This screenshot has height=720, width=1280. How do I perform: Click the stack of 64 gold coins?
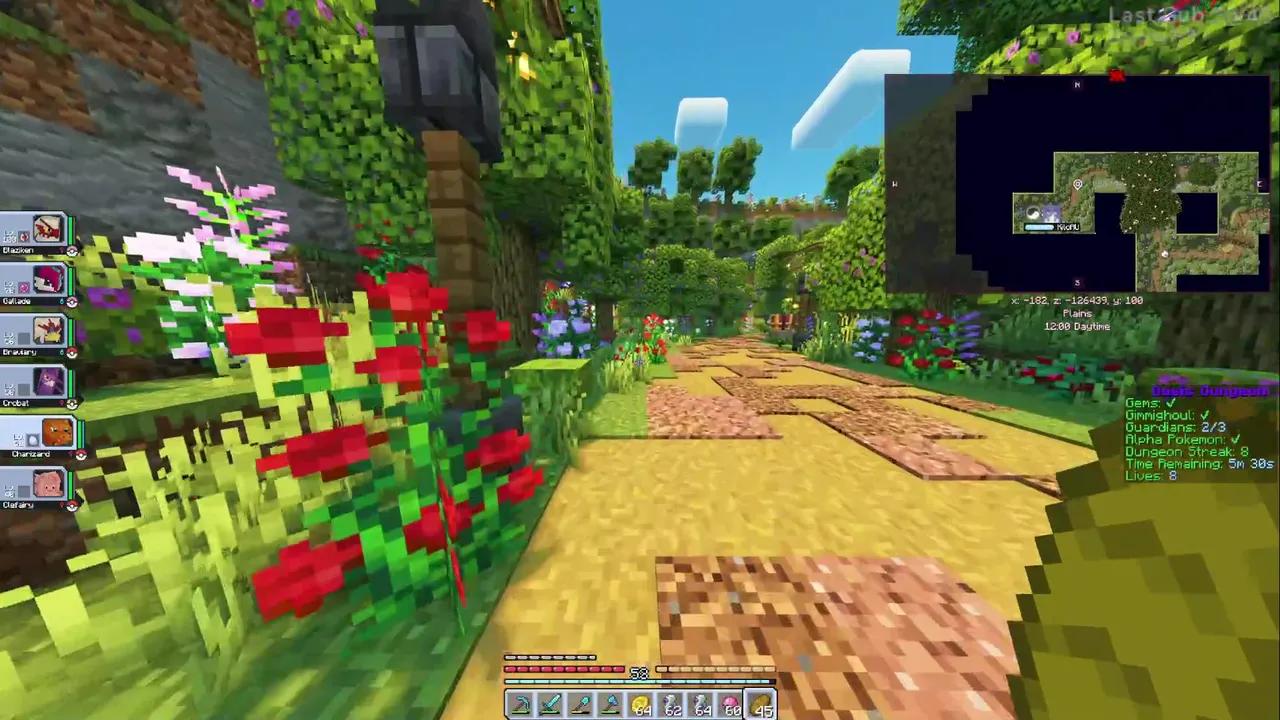[x=642, y=704]
